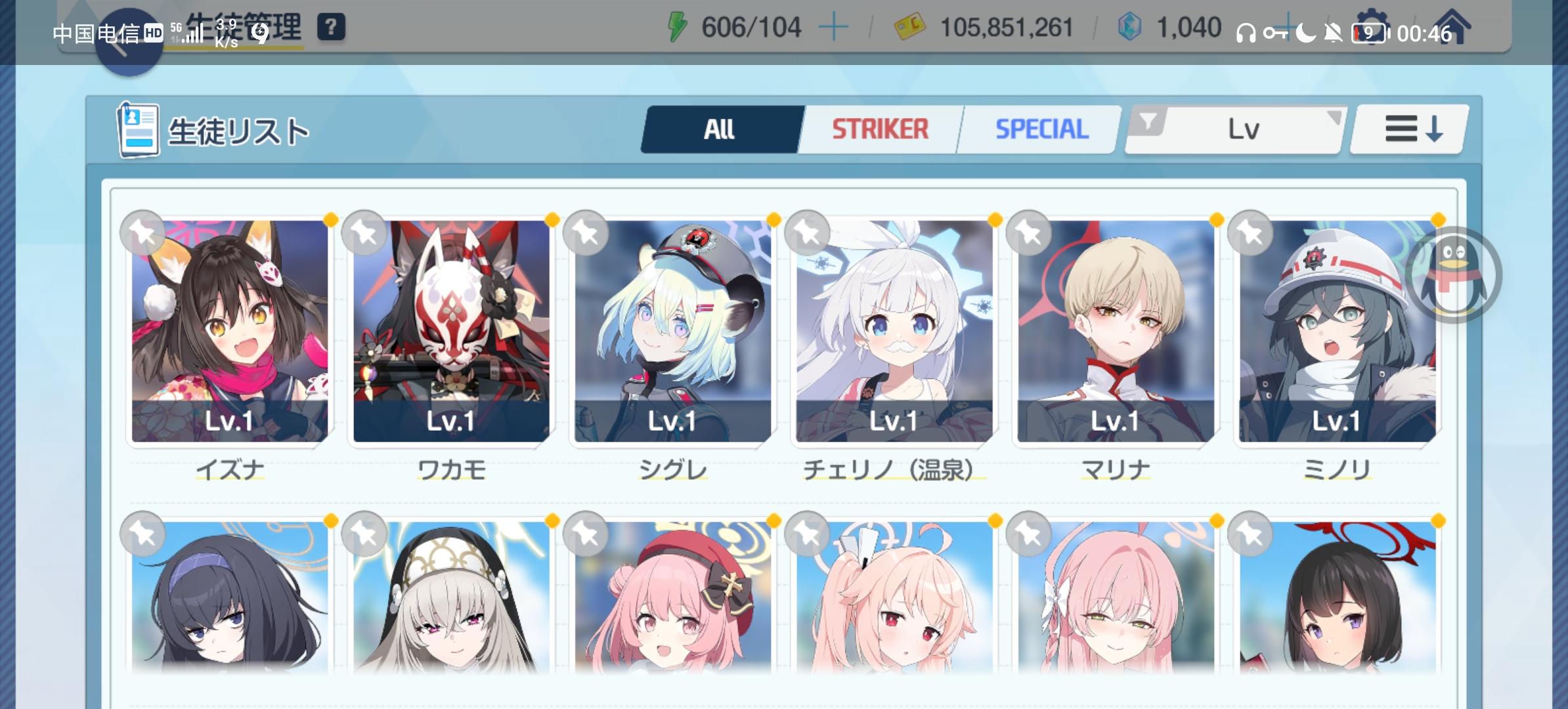Tap the student list notebook icon
This screenshot has height=709, width=1568.
[x=137, y=129]
